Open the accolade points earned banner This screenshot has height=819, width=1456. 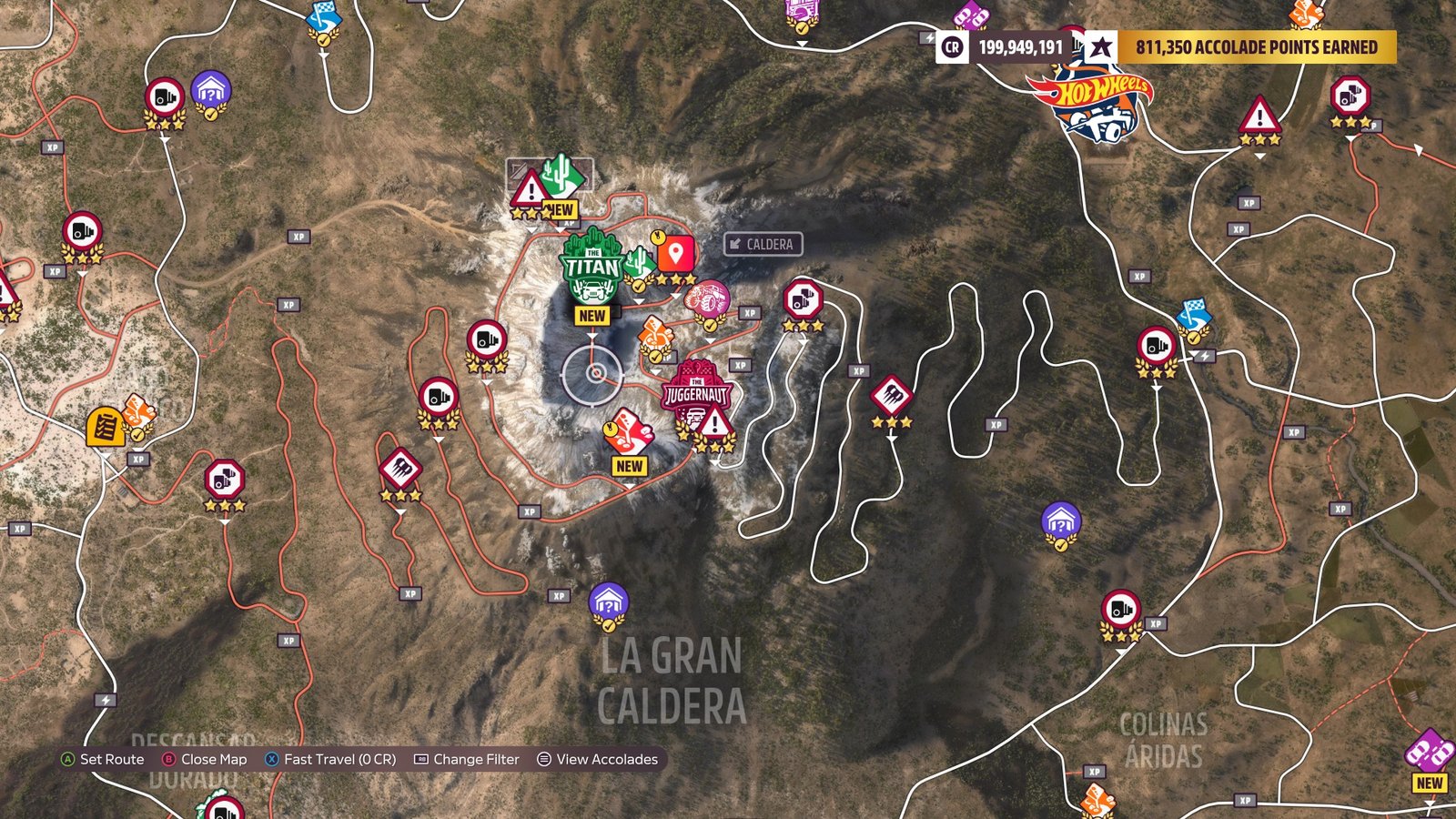1256,47
